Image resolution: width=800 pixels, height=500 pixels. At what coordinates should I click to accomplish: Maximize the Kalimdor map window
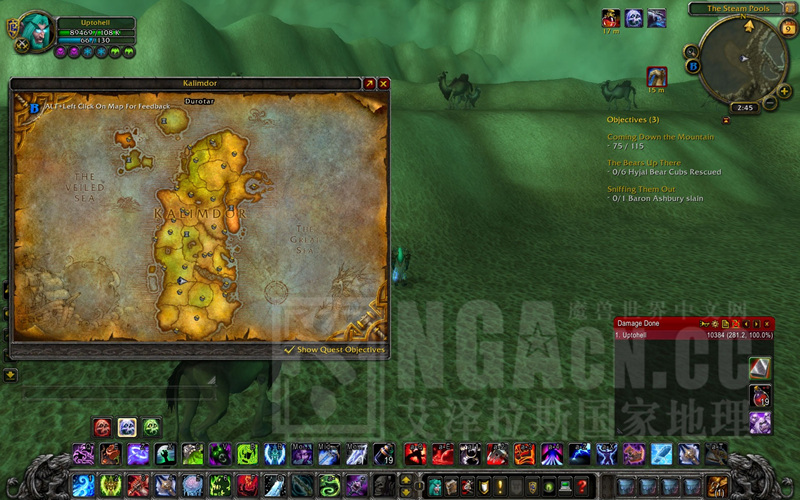coord(369,84)
